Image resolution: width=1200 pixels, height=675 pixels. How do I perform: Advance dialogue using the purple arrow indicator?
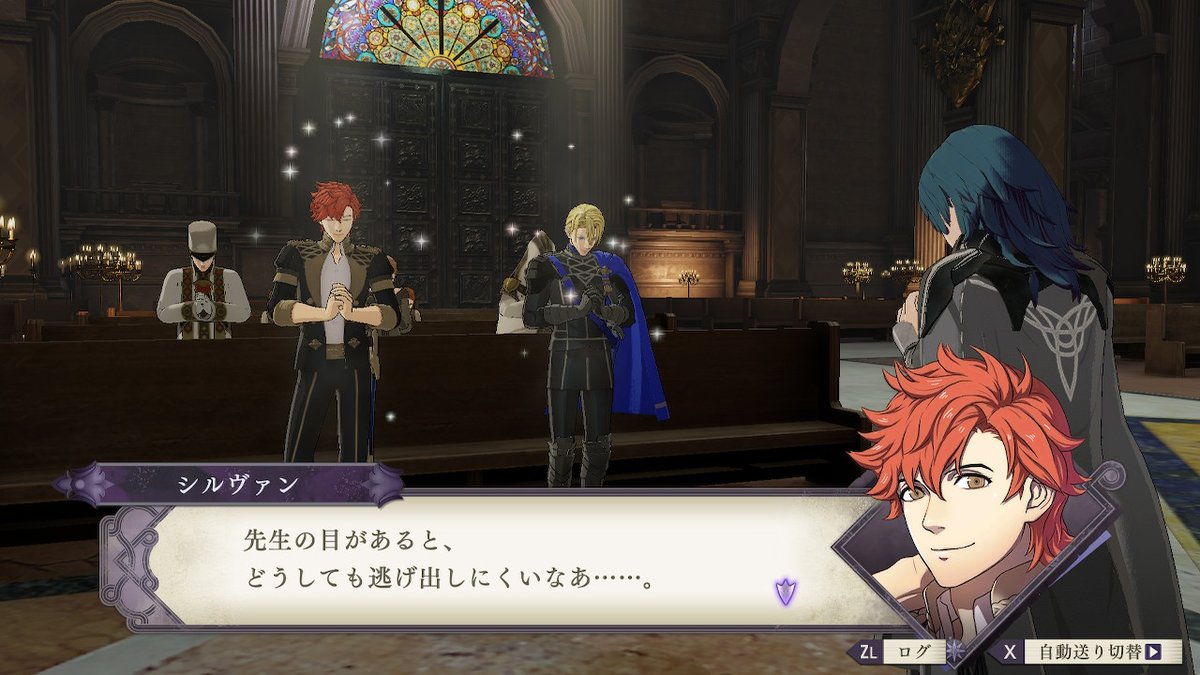coord(785,591)
